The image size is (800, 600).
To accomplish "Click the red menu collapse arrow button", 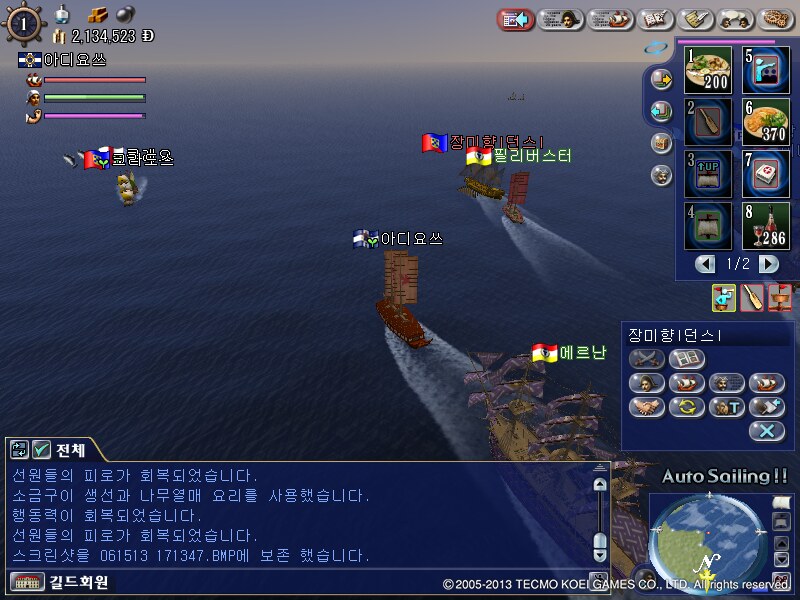I will (x=515, y=19).
